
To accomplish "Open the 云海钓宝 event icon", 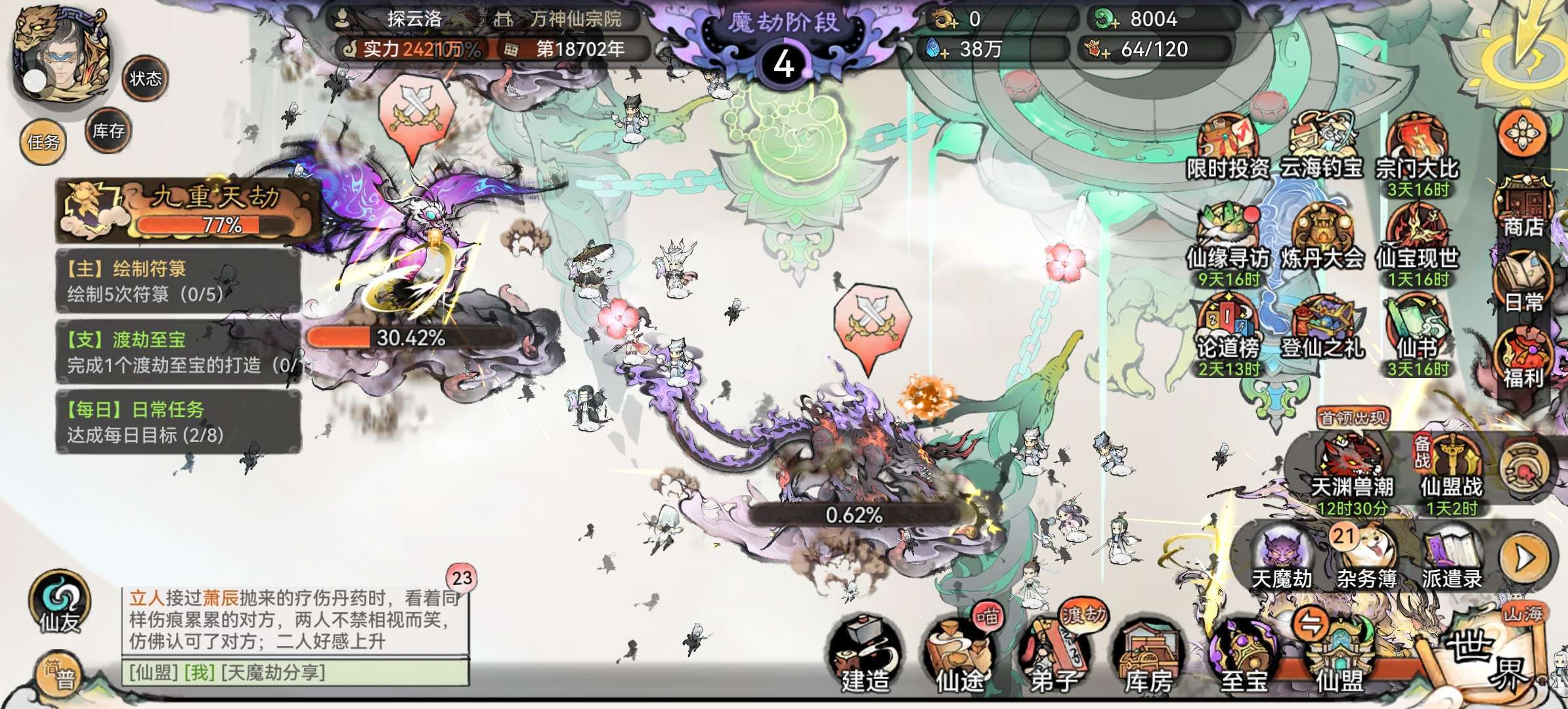I will click(x=1321, y=148).
